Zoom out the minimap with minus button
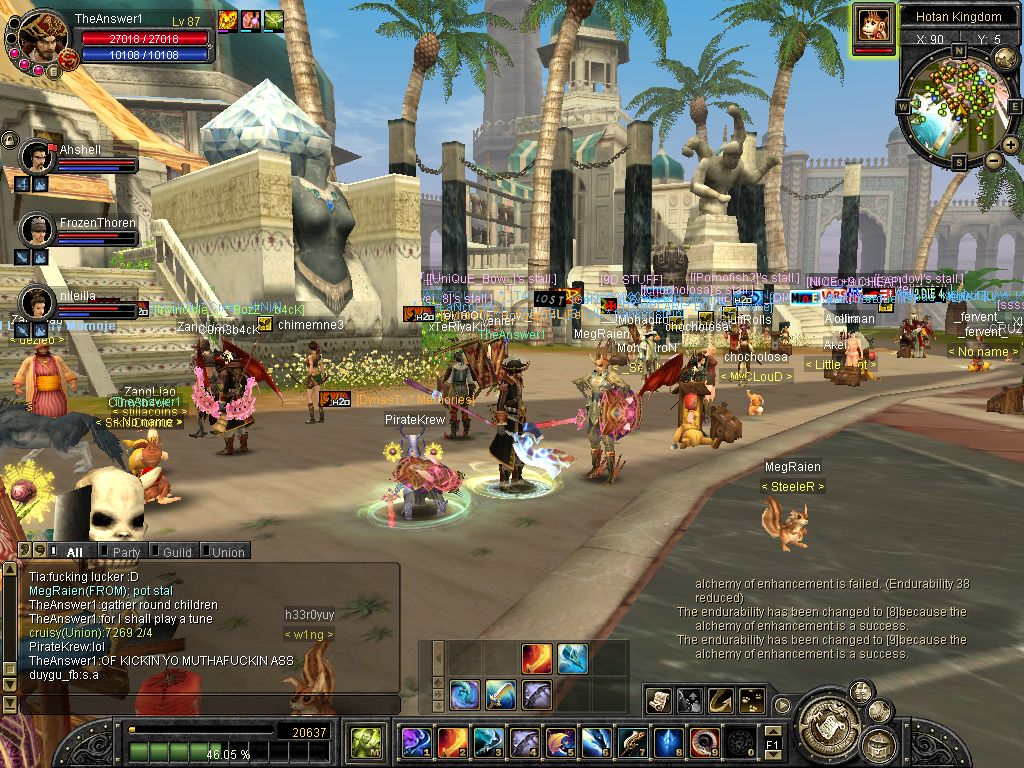 pyautogui.click(x=993, y=160)
